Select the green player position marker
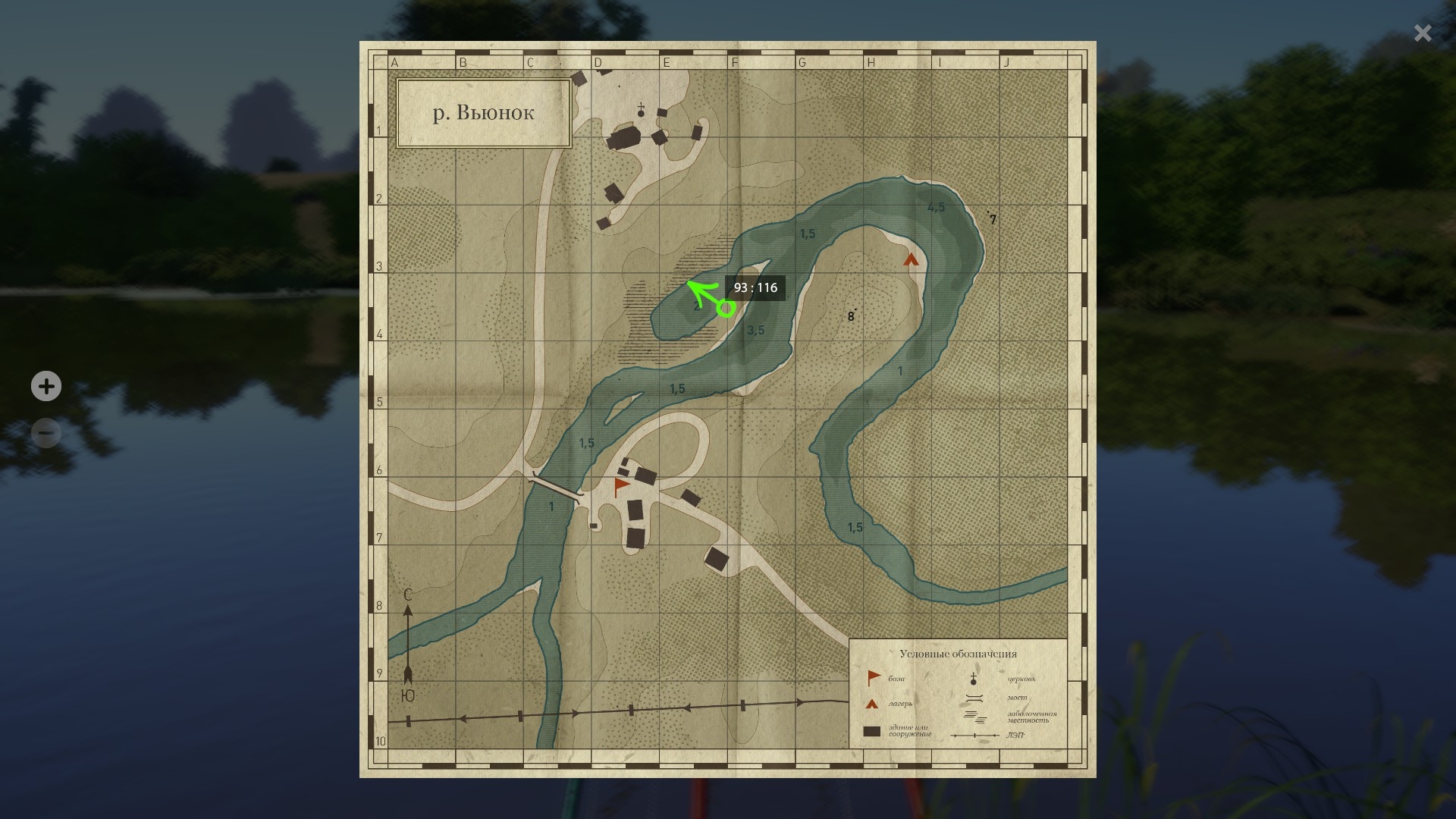 [x=726, y=308]
